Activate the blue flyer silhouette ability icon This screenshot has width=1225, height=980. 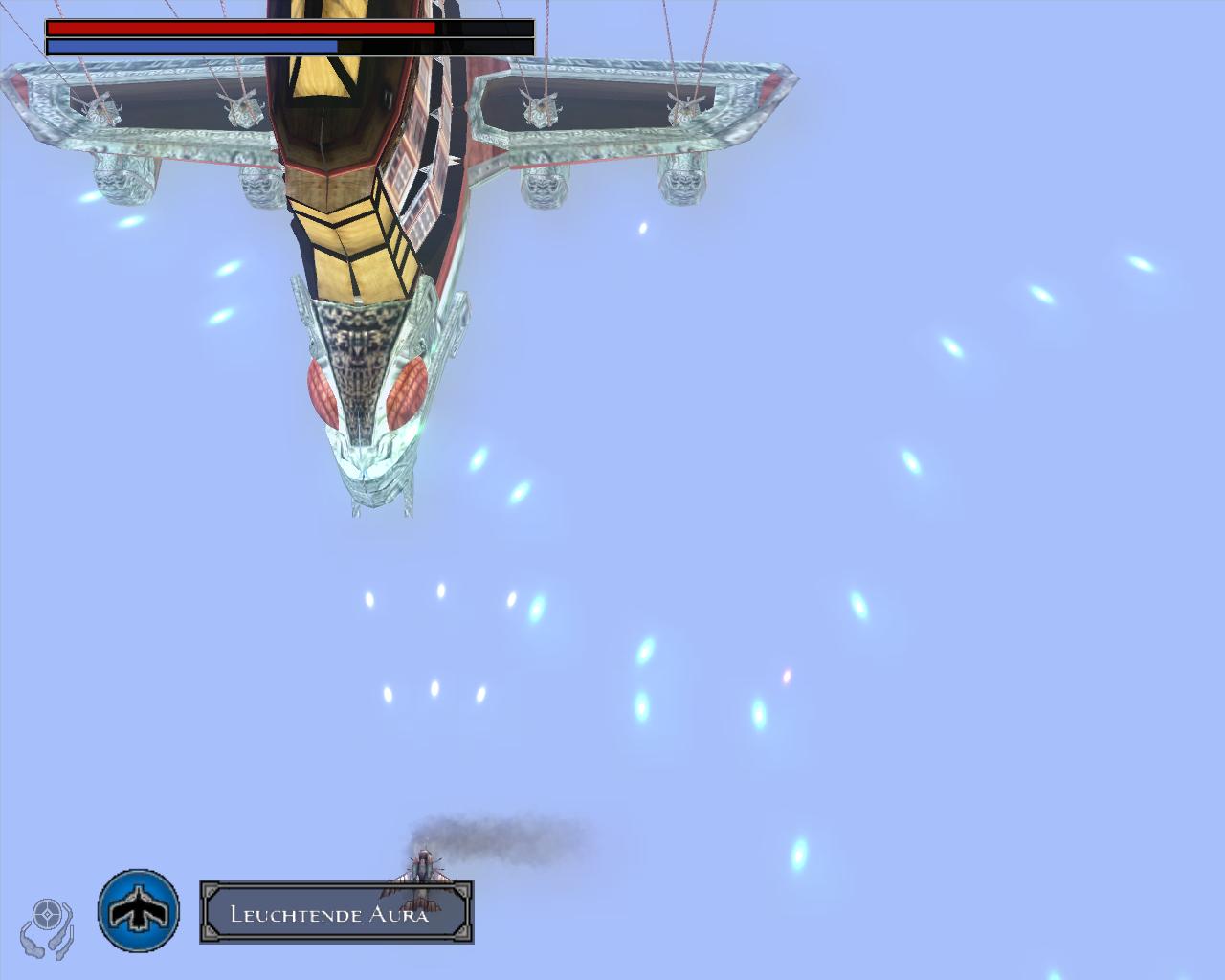tap(139, 910)
